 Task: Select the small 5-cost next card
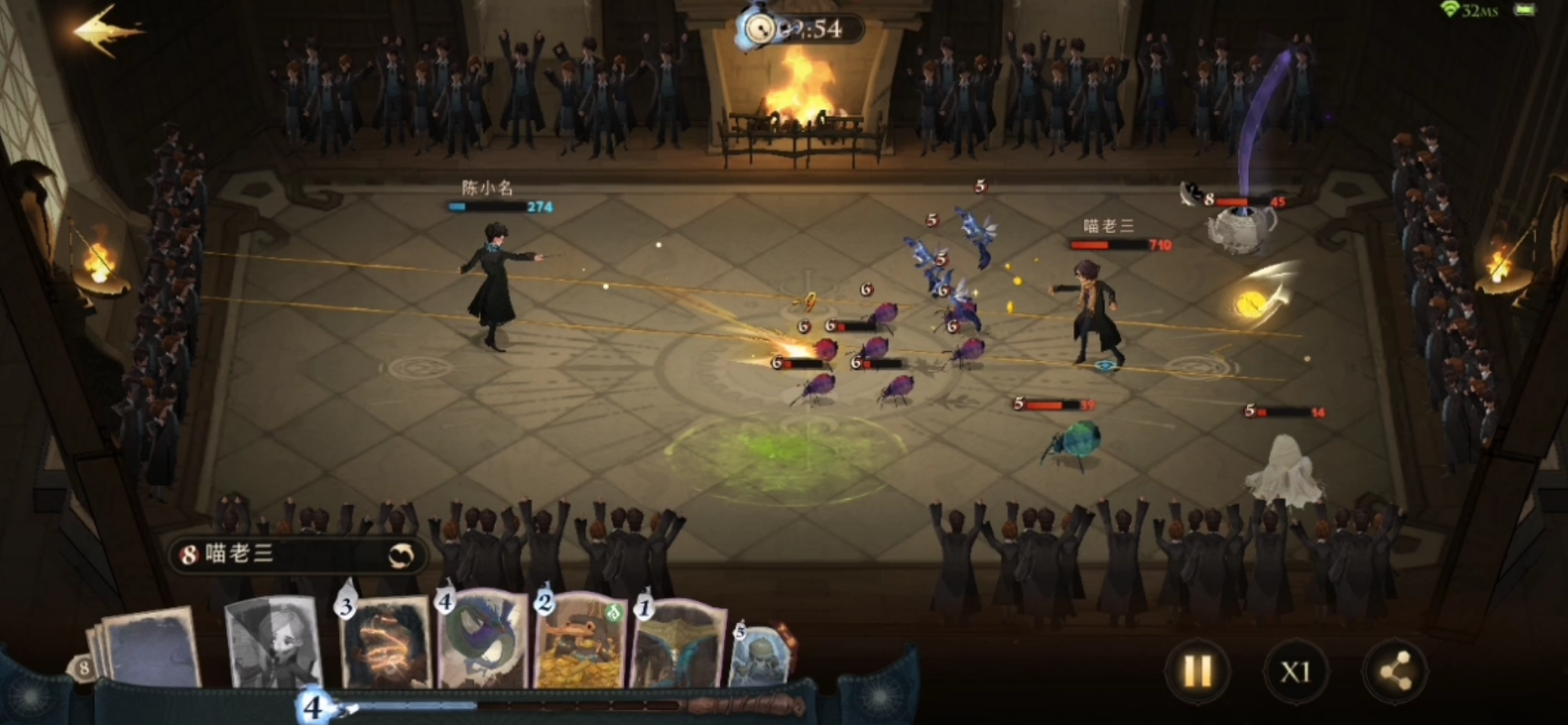click(x=758, y=655)
